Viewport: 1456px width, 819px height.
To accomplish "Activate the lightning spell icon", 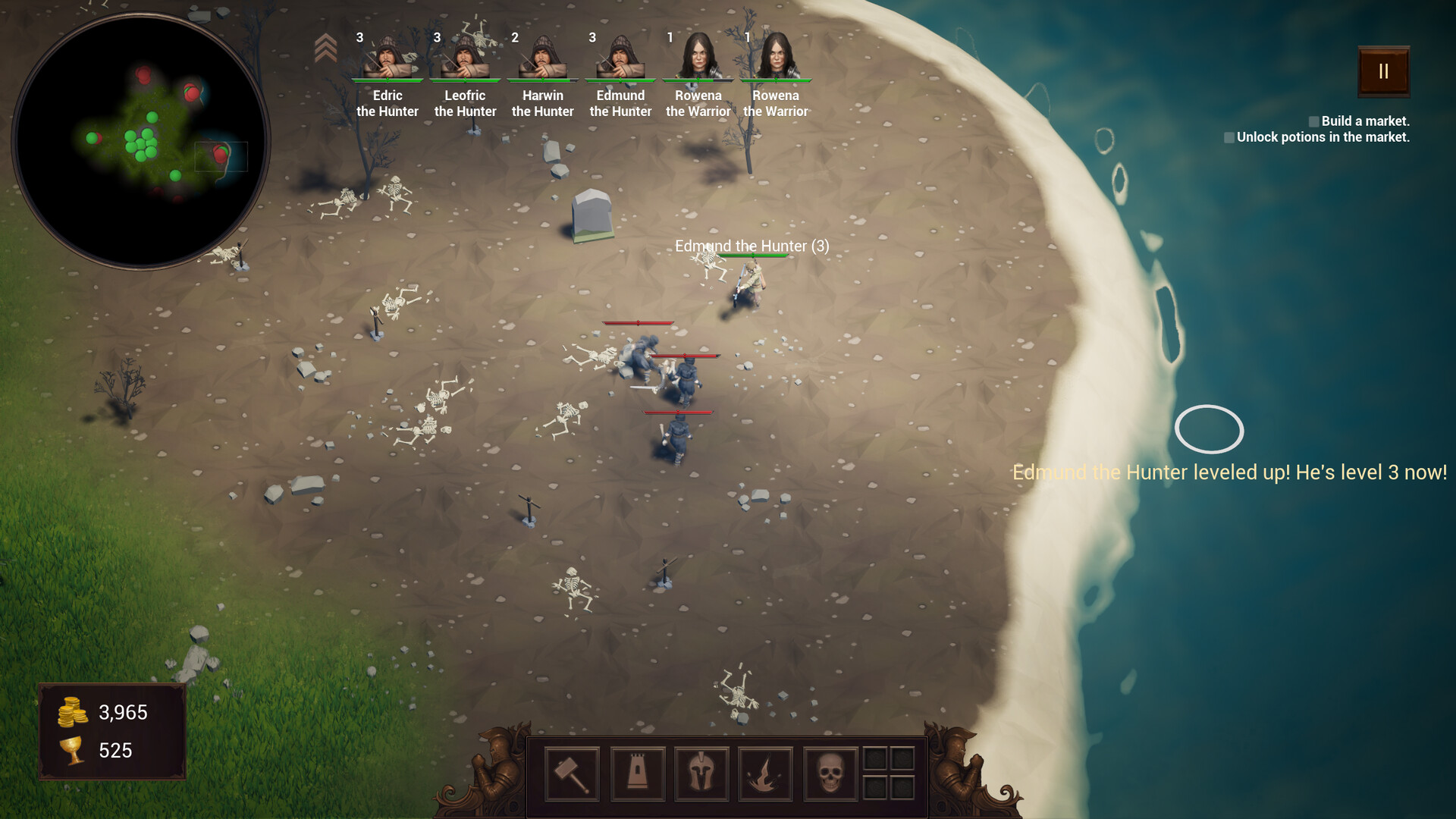I will point(765,773).
